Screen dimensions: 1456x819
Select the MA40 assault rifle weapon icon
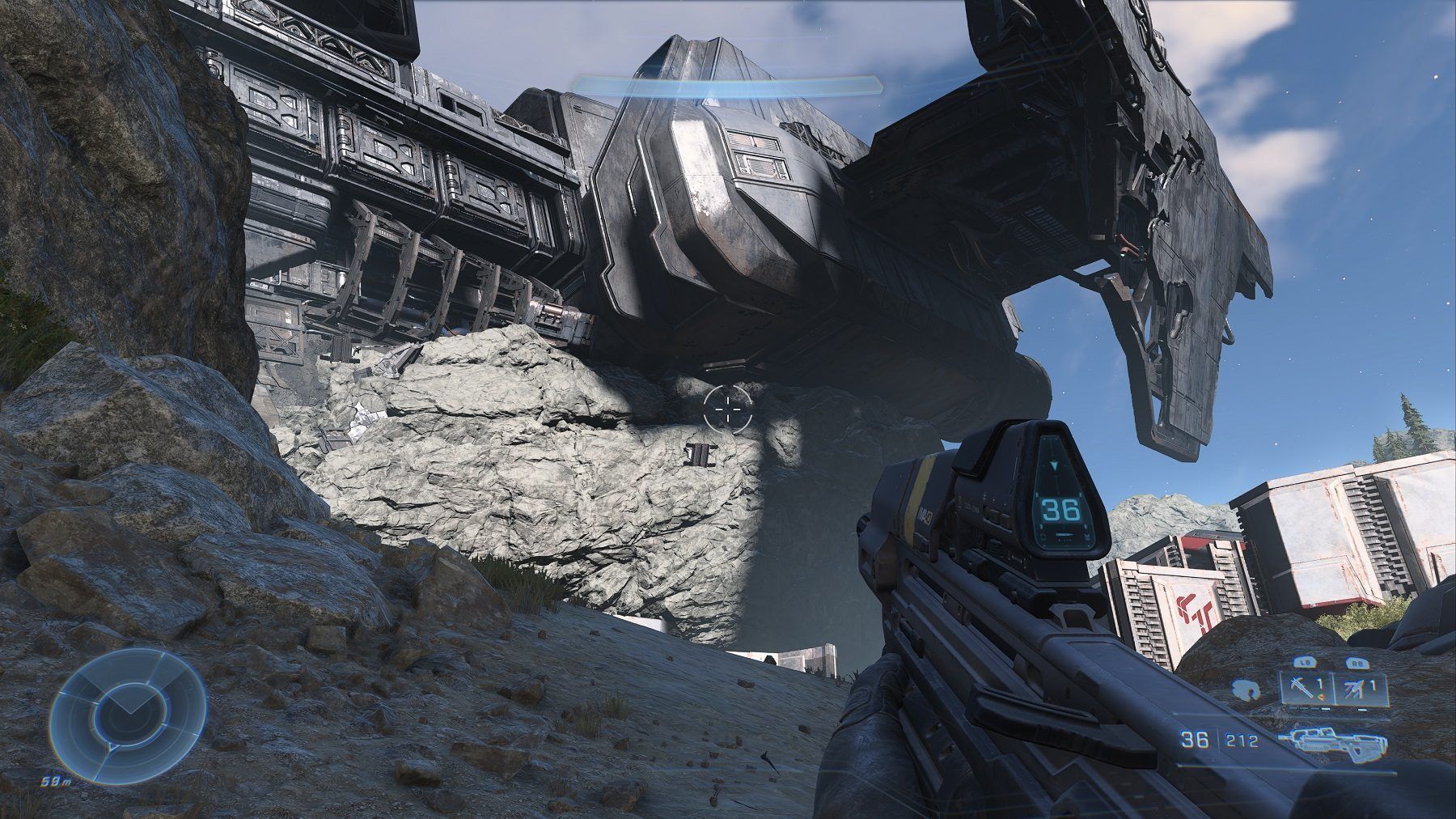pos(1334,743)
